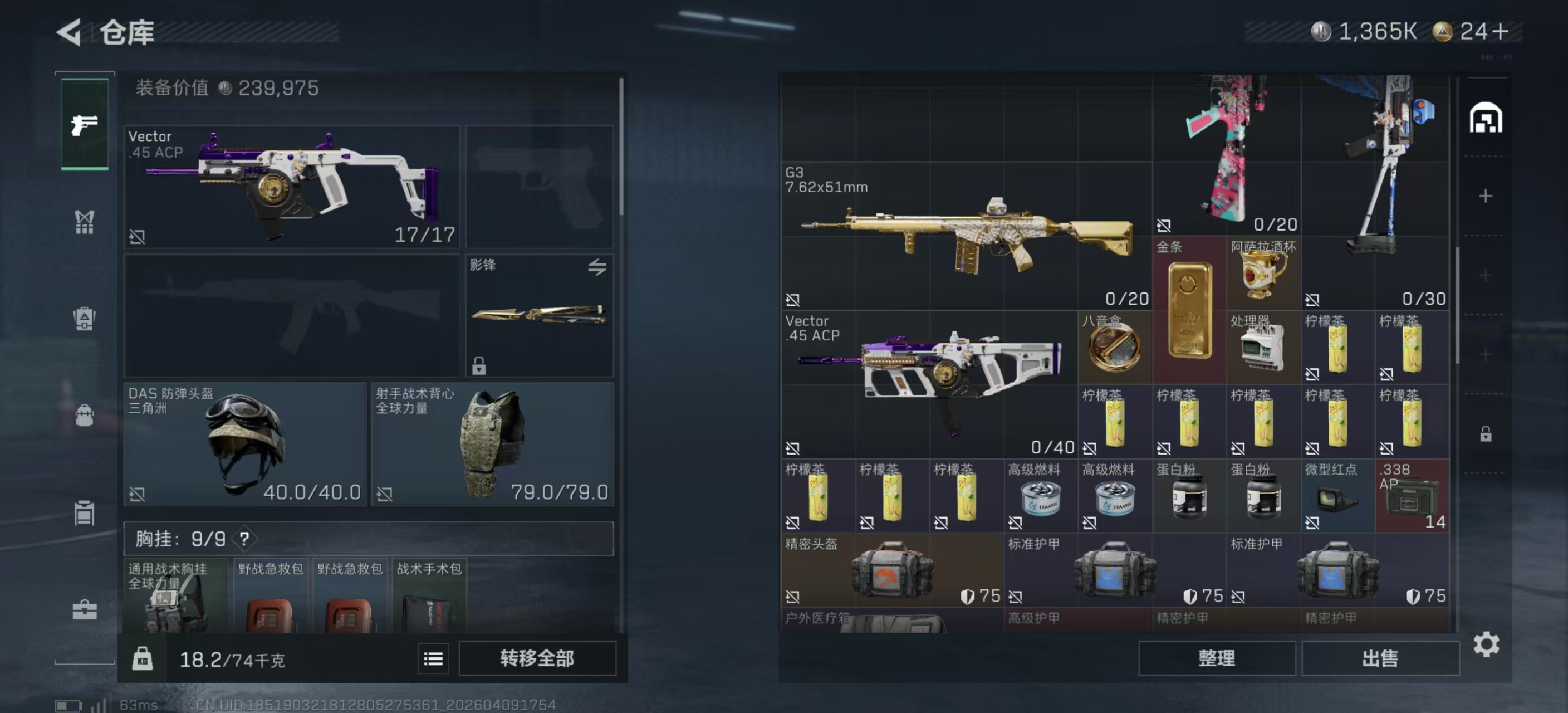Choose the DAS 防弹头盔 helmet slot
Viewport: 1568px width, 713px height.
pos(244,444)
